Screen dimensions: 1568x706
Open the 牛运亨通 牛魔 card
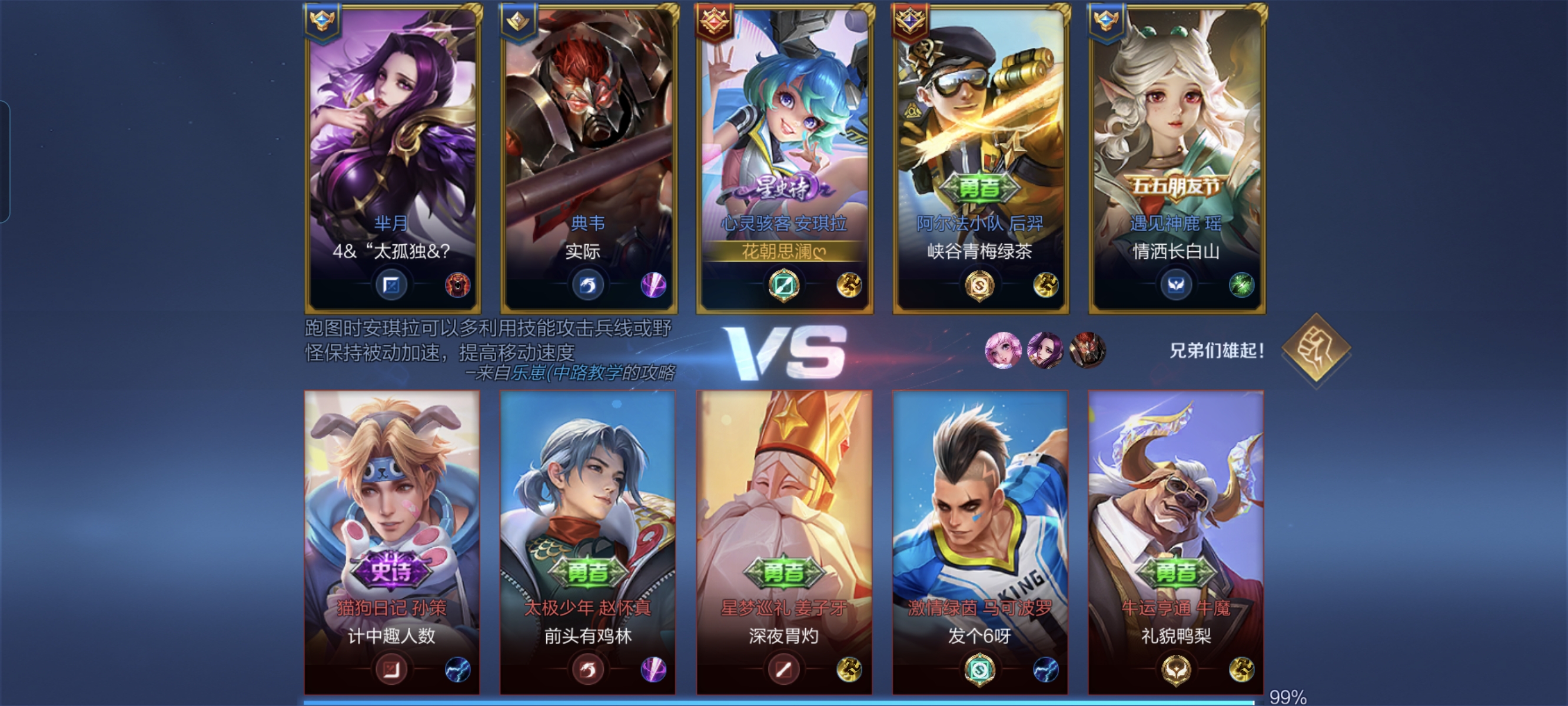(x=1176, y=542)
